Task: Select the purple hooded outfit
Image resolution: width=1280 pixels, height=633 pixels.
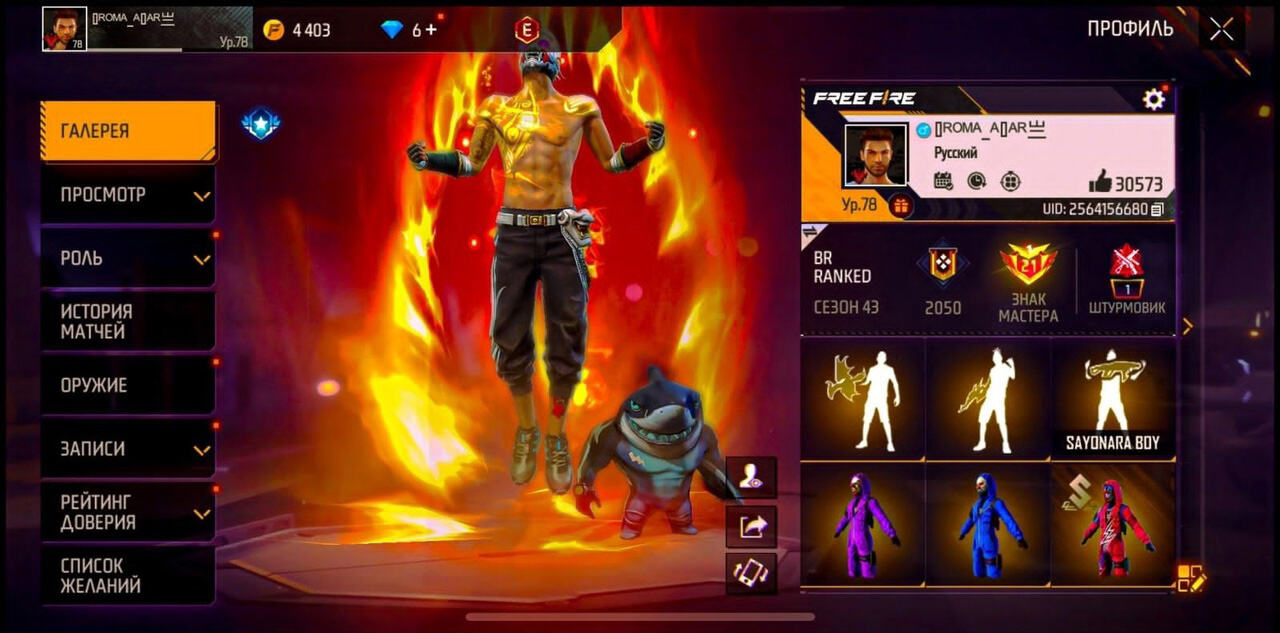Action: (x=863, y=524)
